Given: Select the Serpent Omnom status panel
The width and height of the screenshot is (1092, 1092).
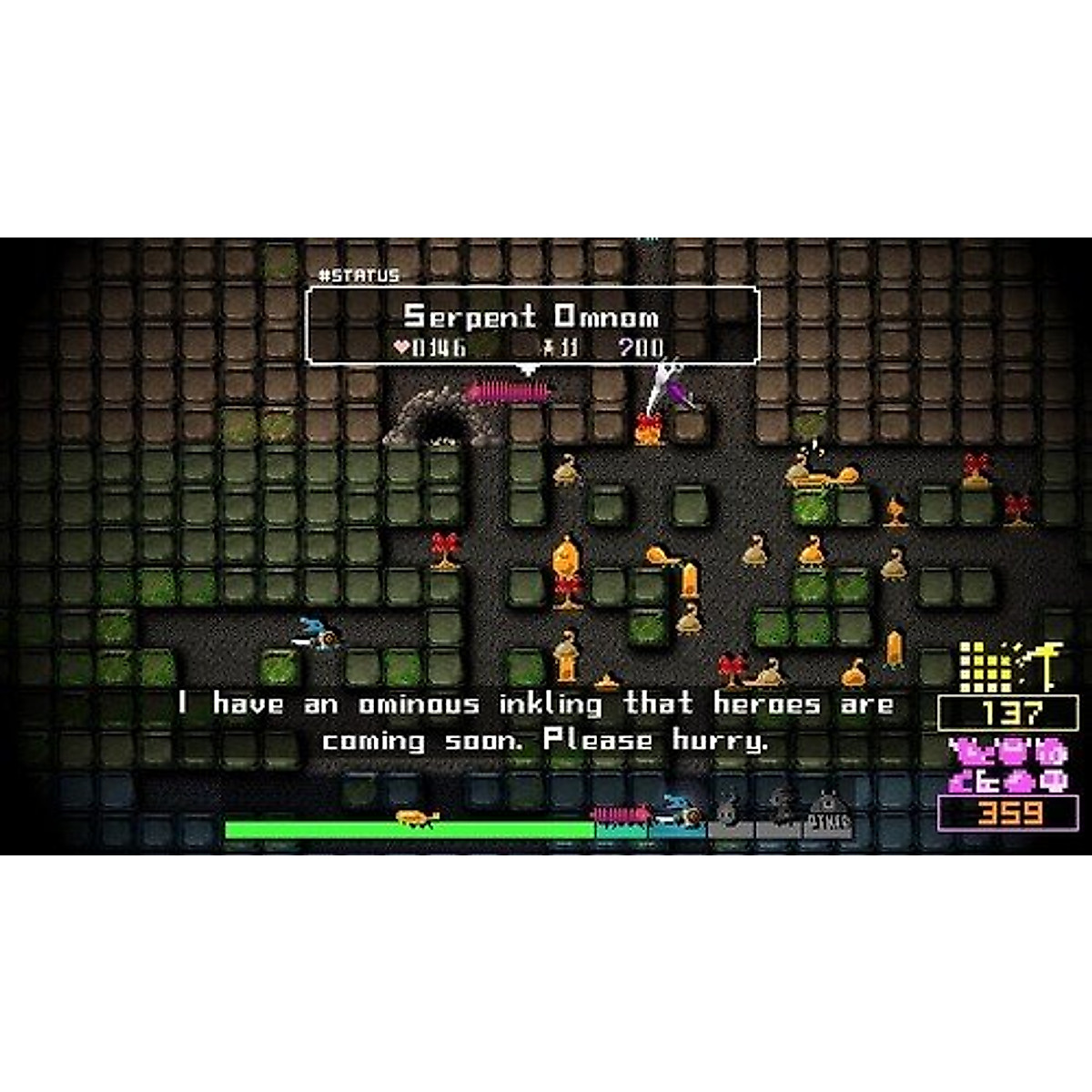Looking at the screenshot, I should 532,326.
